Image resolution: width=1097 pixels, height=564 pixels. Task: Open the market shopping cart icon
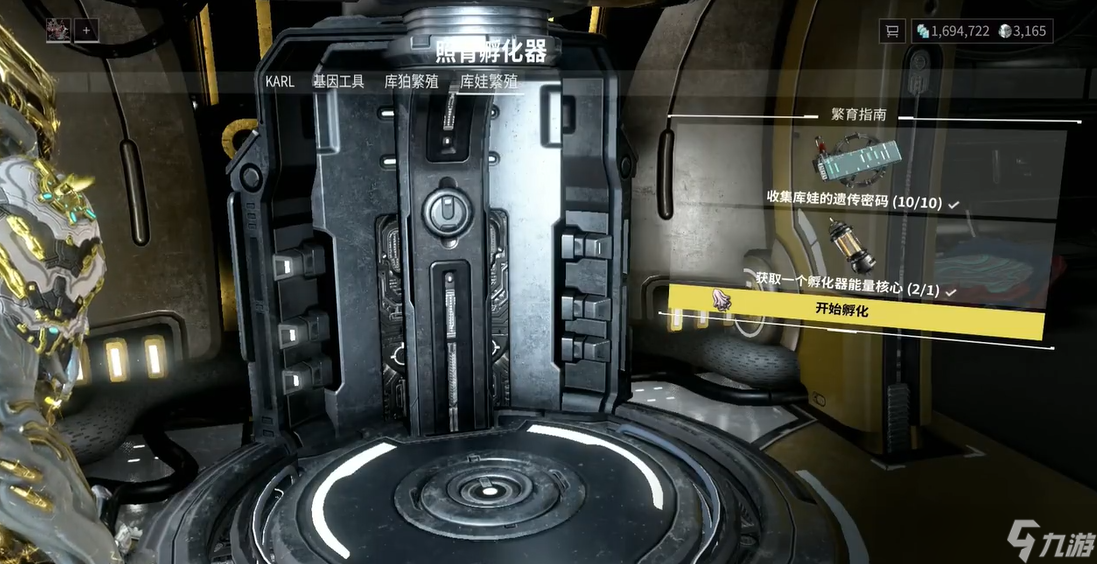point(891,31)
